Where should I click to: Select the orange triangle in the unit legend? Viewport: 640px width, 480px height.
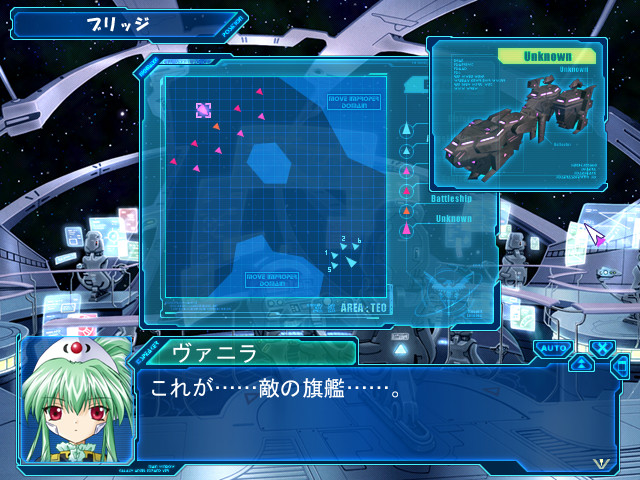(x=407, y=211)
